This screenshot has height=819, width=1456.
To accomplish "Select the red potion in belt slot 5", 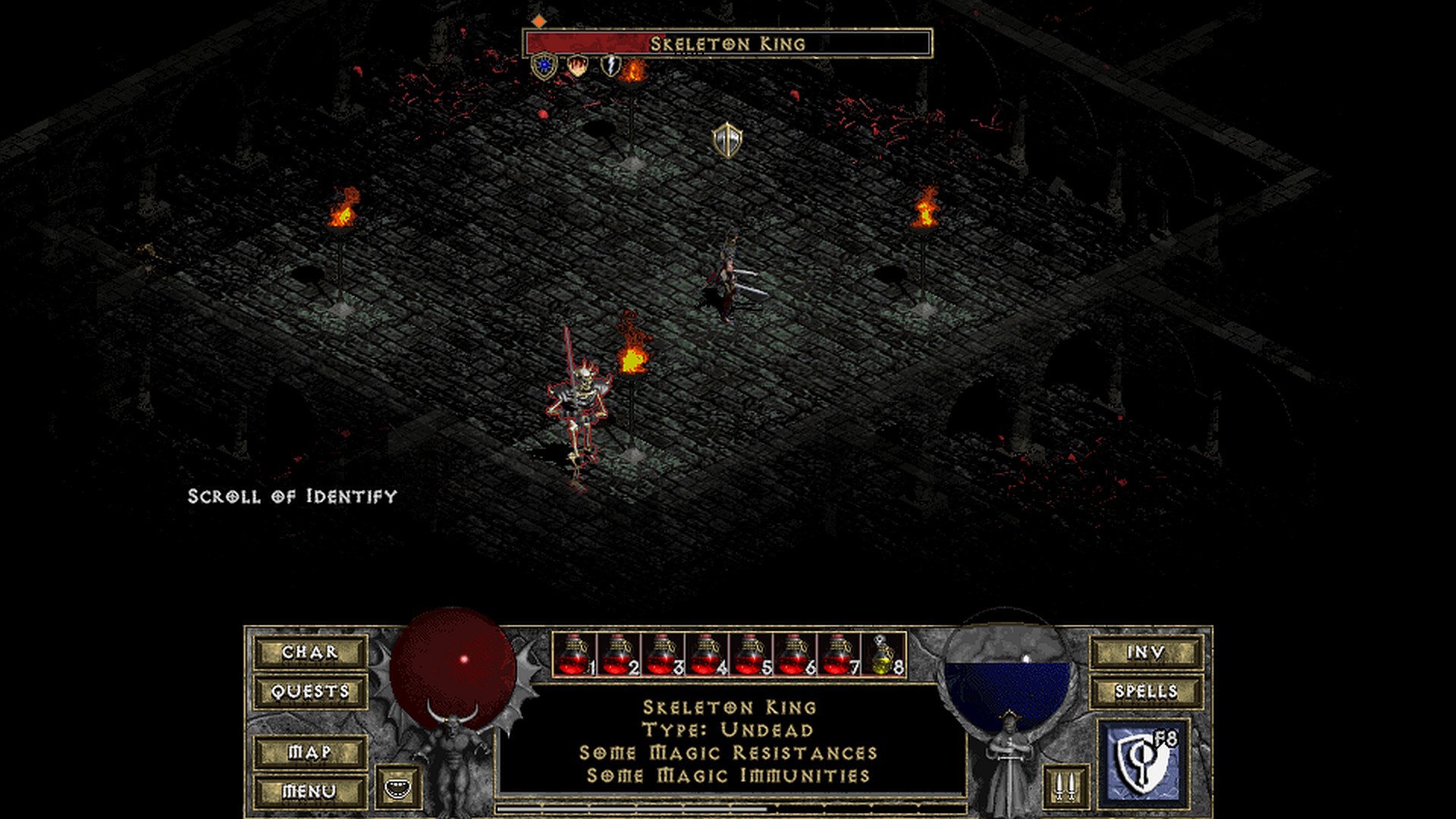I will pyautogui.click(x=750, y=655).
